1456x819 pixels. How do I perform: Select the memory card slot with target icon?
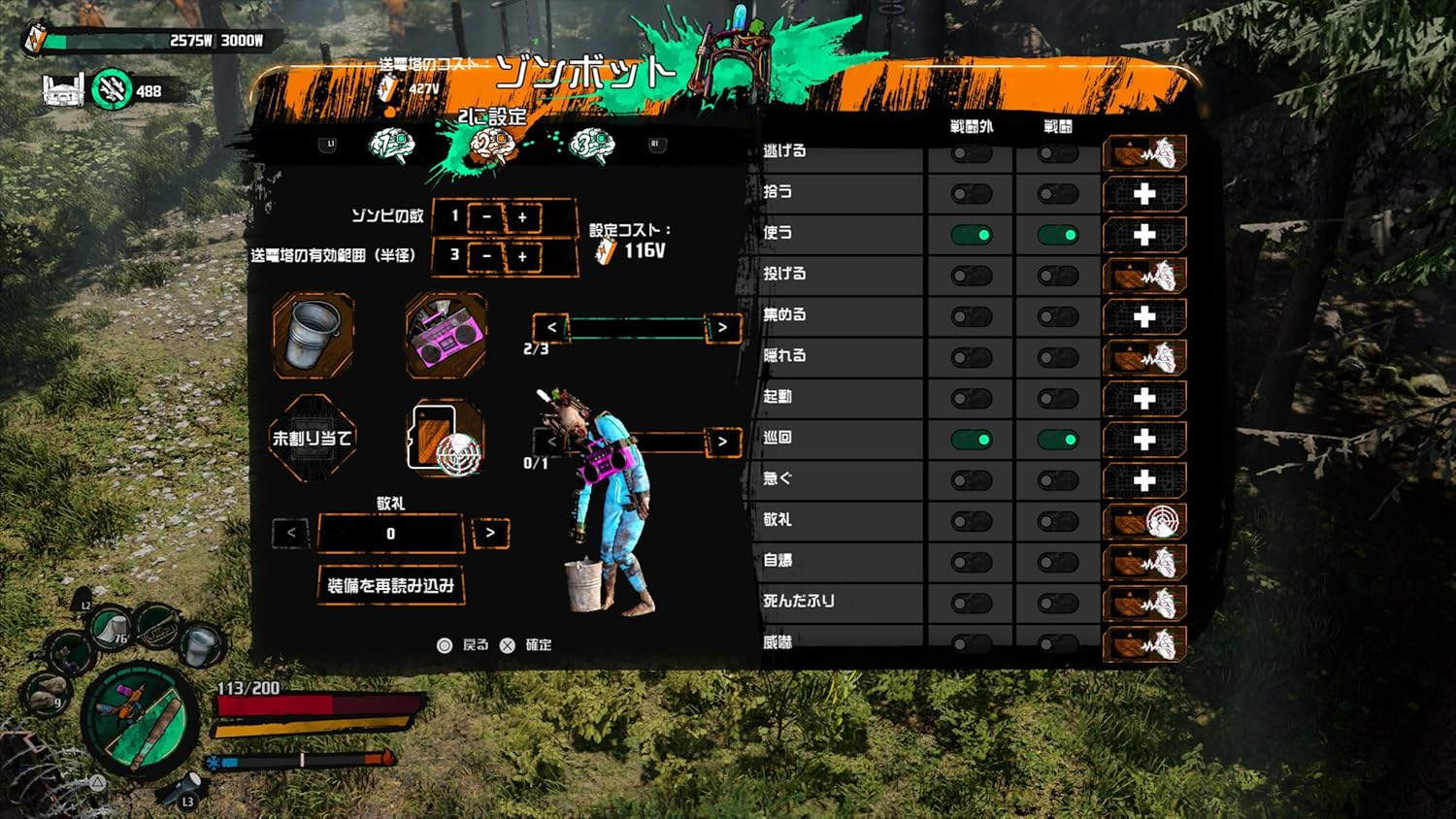[x=445, y=439]
